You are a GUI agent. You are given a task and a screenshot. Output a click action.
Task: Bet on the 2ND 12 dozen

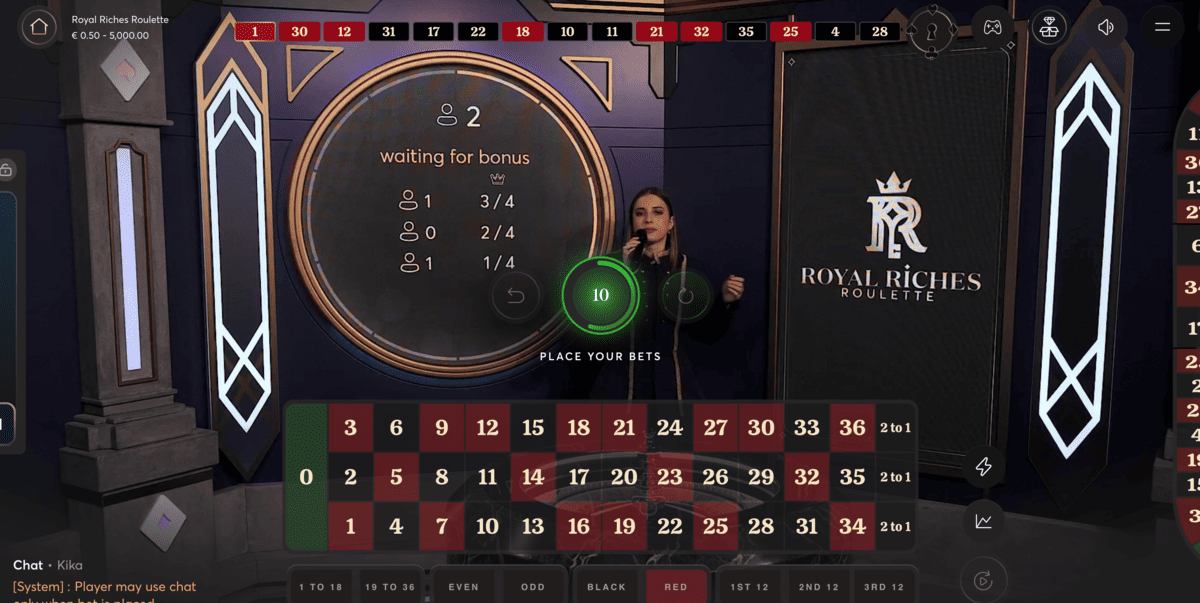click(819, 587)
